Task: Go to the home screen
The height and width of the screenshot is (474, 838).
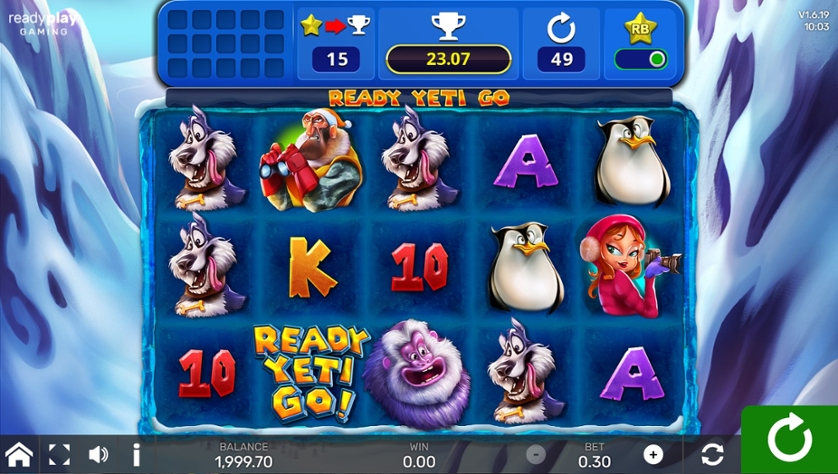Action: [19, 455]
